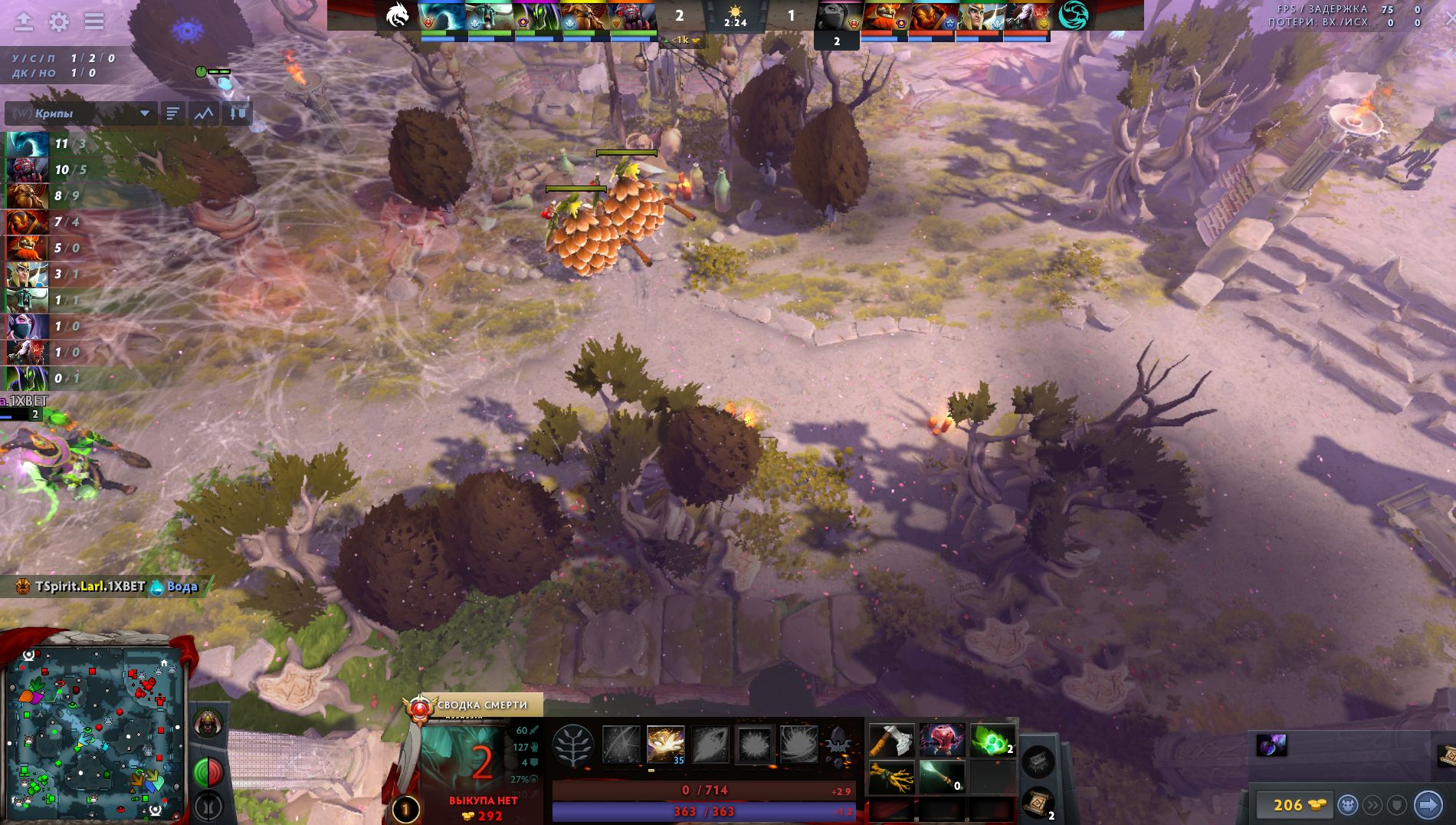The height and width of the screenshot is (825, 1456).
Task: Click the blue arrow button beside gold
Action: pos(1427,805)
